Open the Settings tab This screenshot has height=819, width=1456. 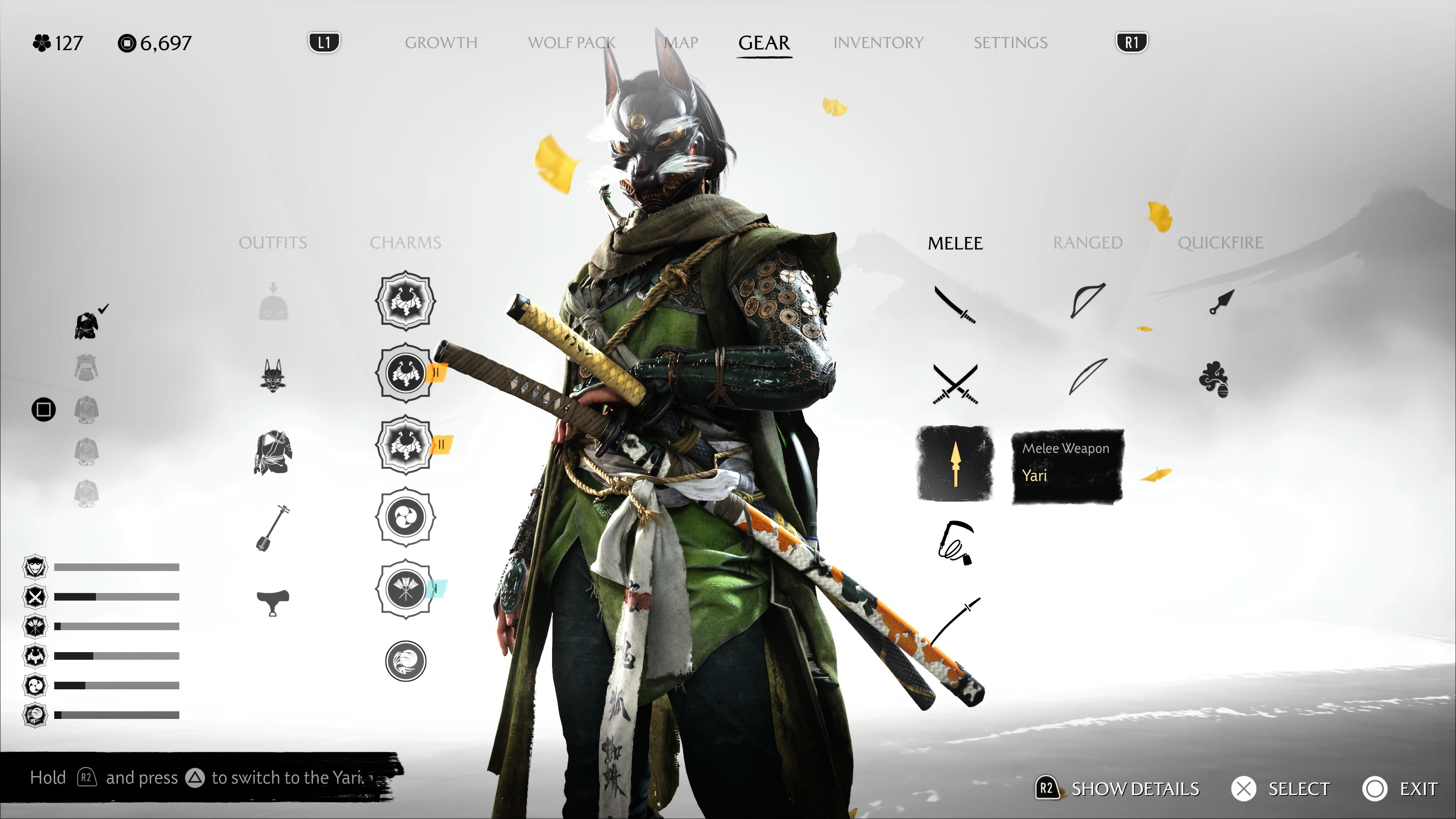click(1010, 43)
